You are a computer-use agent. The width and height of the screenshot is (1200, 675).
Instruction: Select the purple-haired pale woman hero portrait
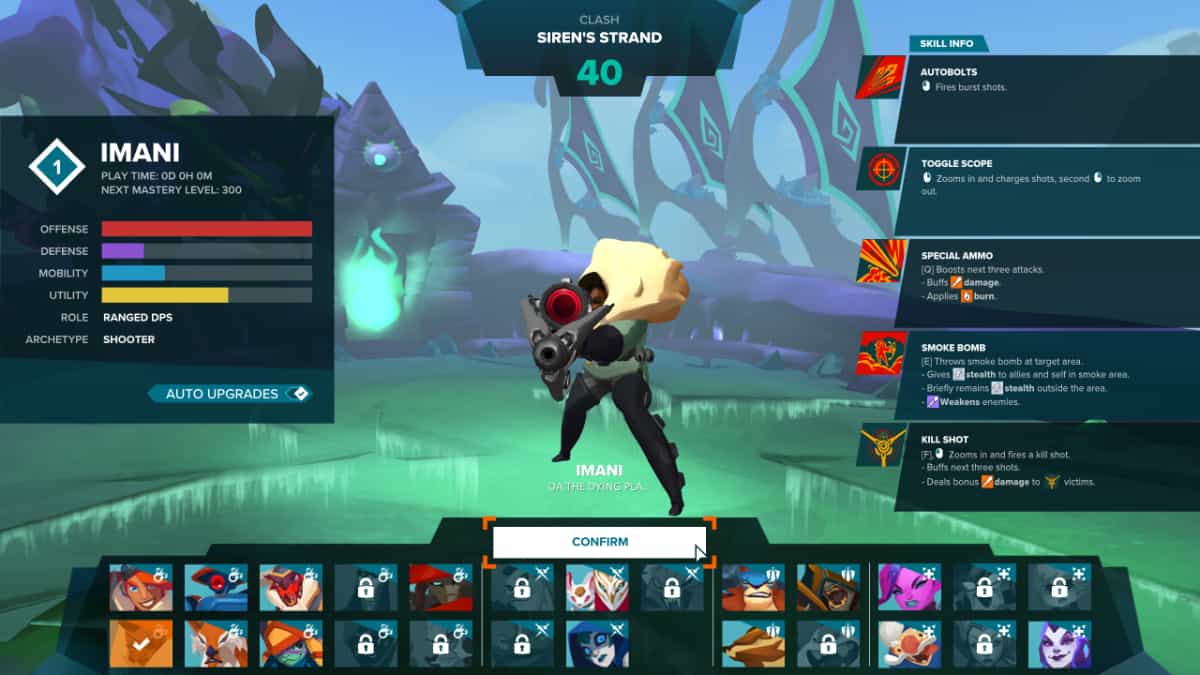(x=1059, y=643)
